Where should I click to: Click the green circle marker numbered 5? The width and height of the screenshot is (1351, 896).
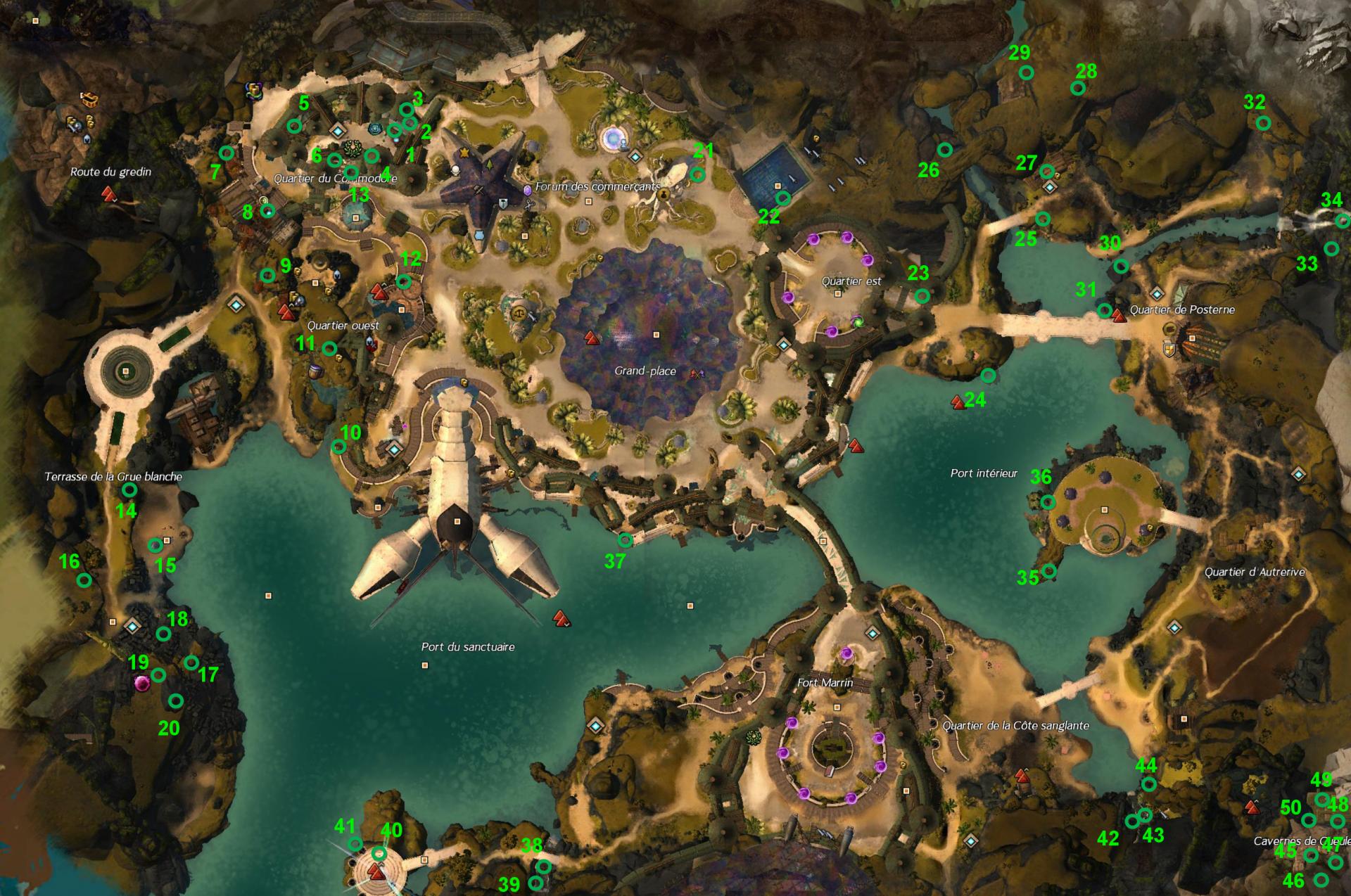(x=294, y=126)
